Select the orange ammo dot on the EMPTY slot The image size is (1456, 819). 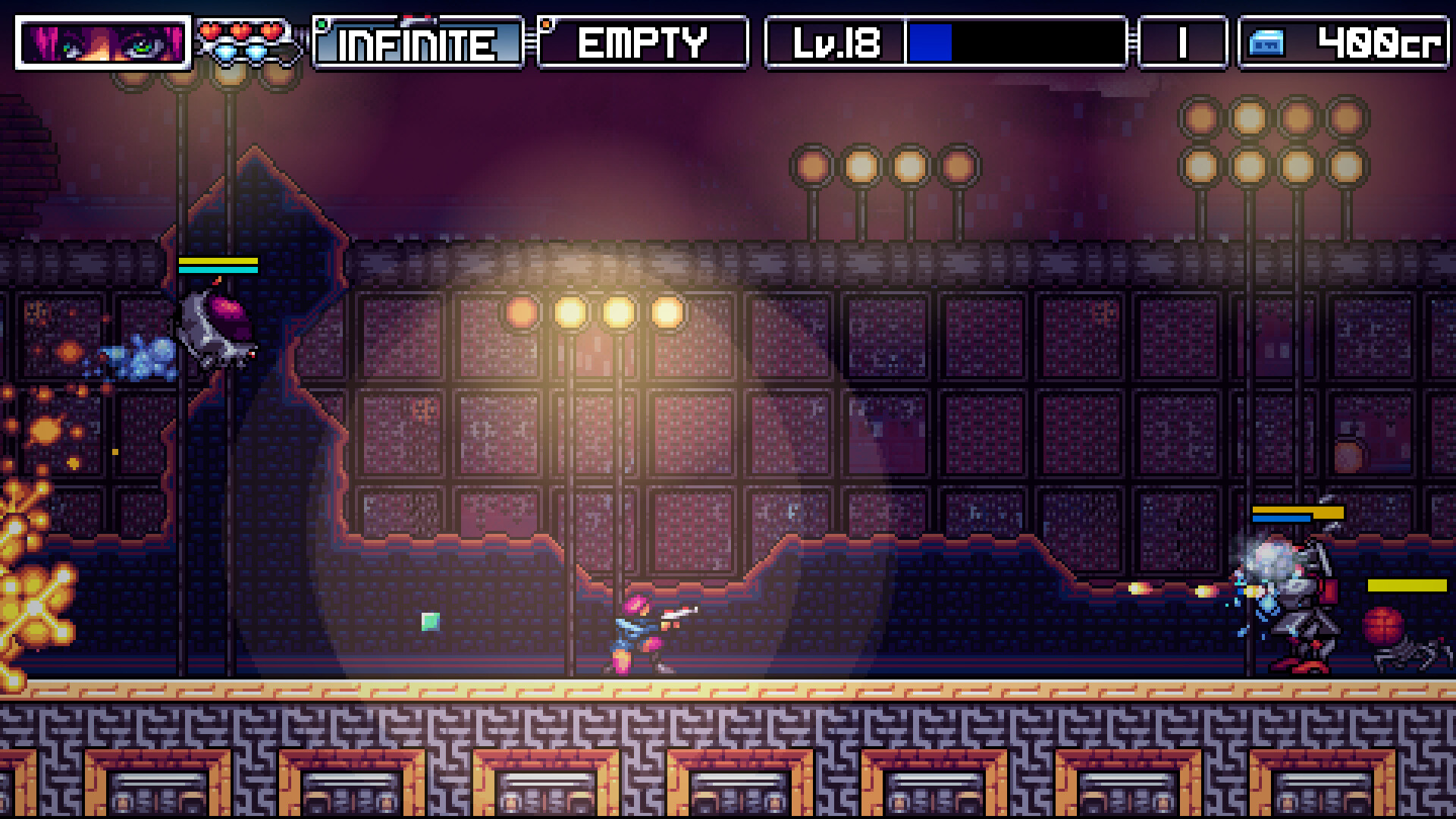(x=548, y=24)
